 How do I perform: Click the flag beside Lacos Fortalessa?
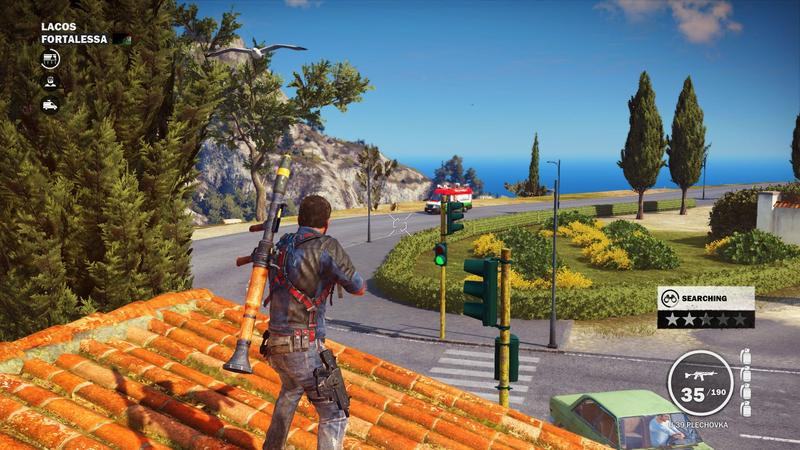pos(122,39)
